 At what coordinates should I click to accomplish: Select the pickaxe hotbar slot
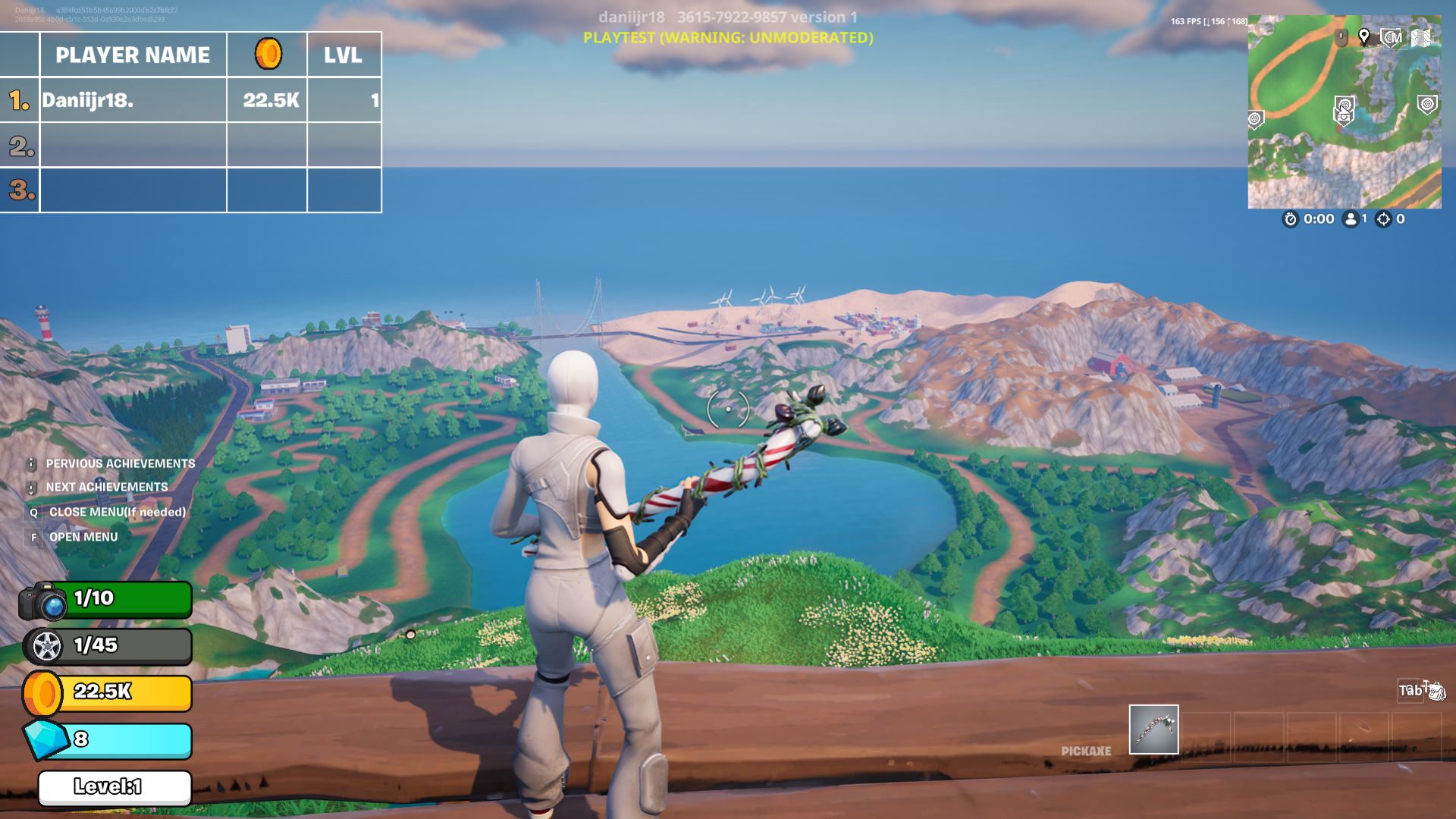click(x=1153, y=730)
